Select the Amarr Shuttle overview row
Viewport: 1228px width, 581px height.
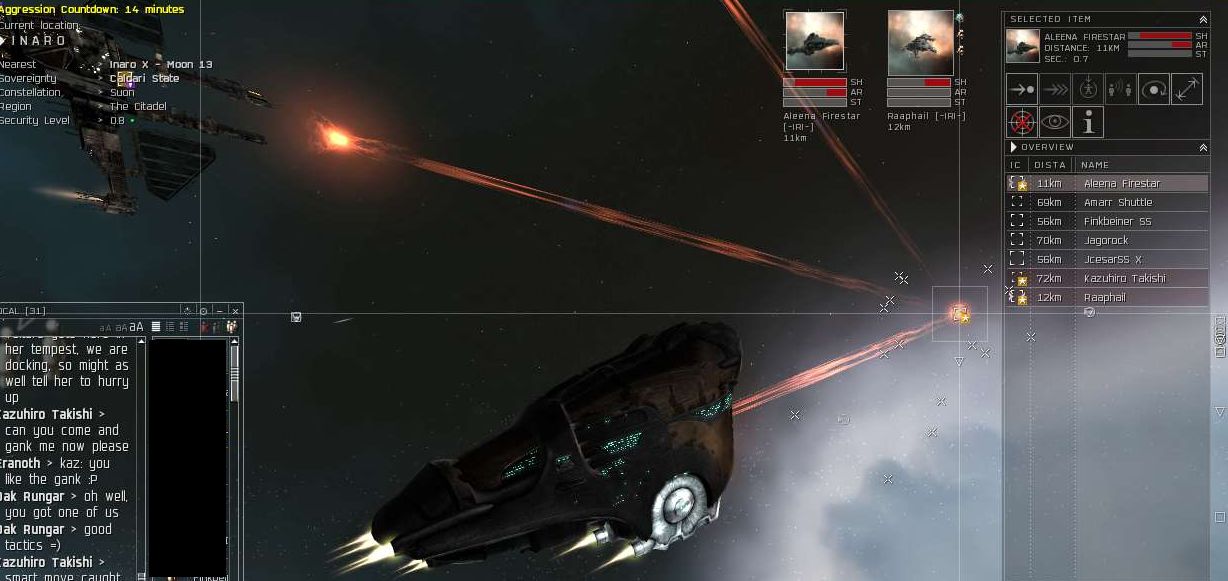[1118, 203]
